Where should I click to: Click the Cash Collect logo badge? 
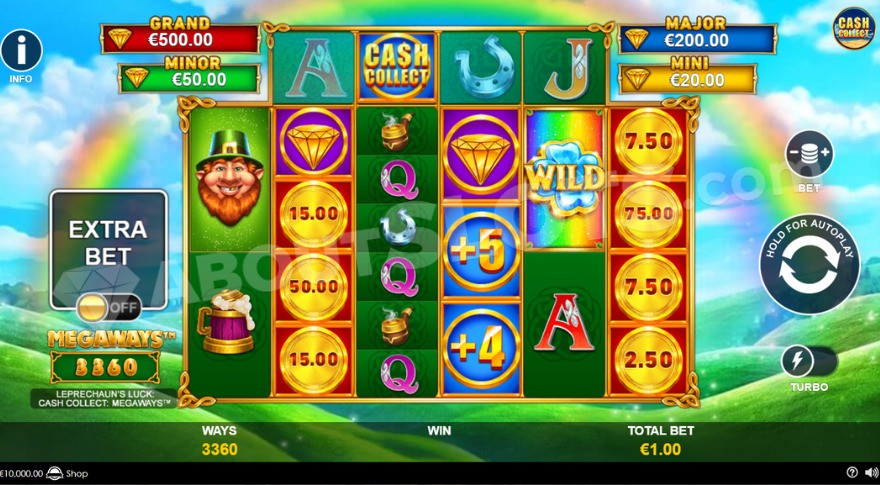[x=853, y=27]
